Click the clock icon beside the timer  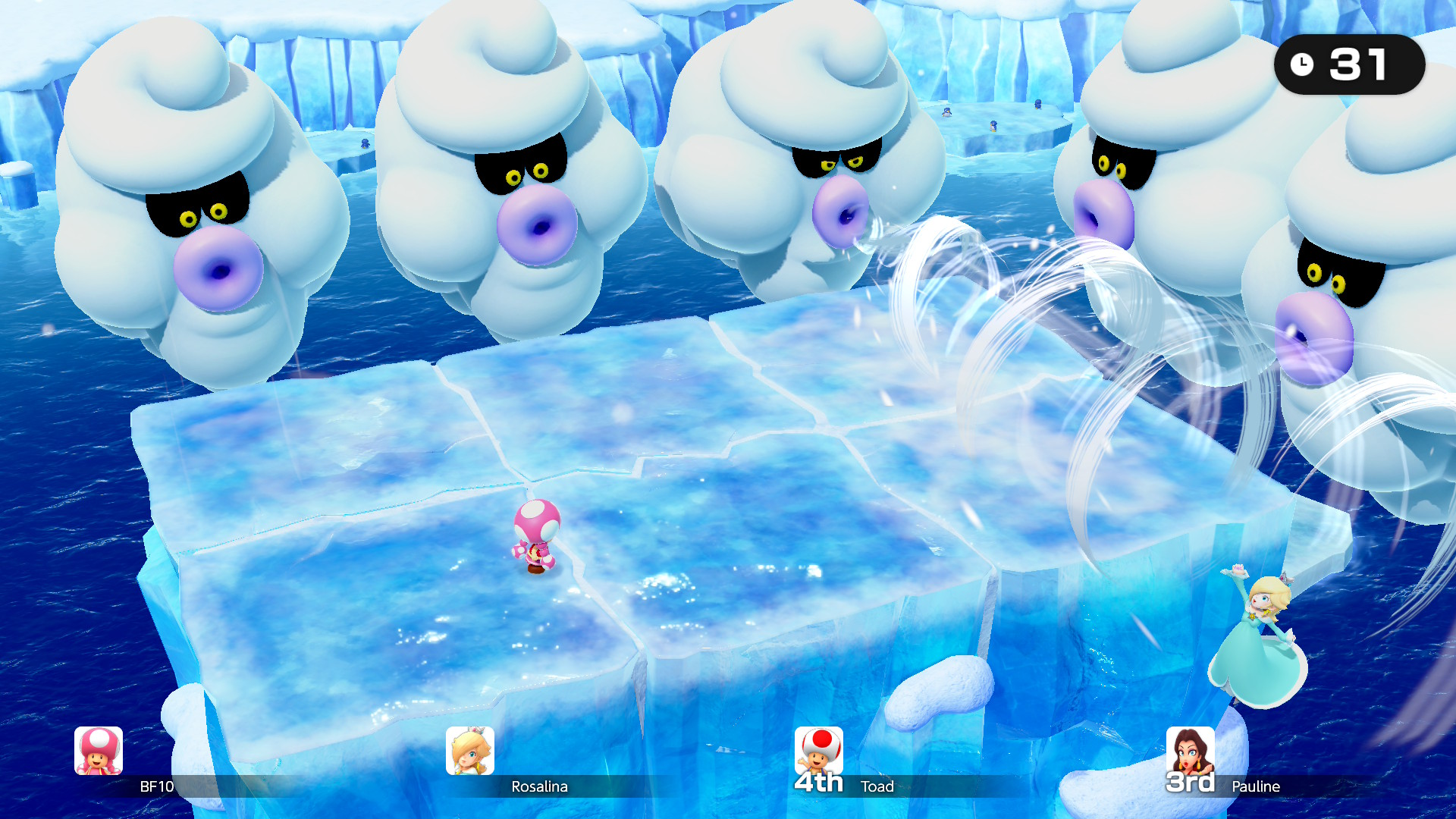pyautogui.click(x=1302, y=64)
